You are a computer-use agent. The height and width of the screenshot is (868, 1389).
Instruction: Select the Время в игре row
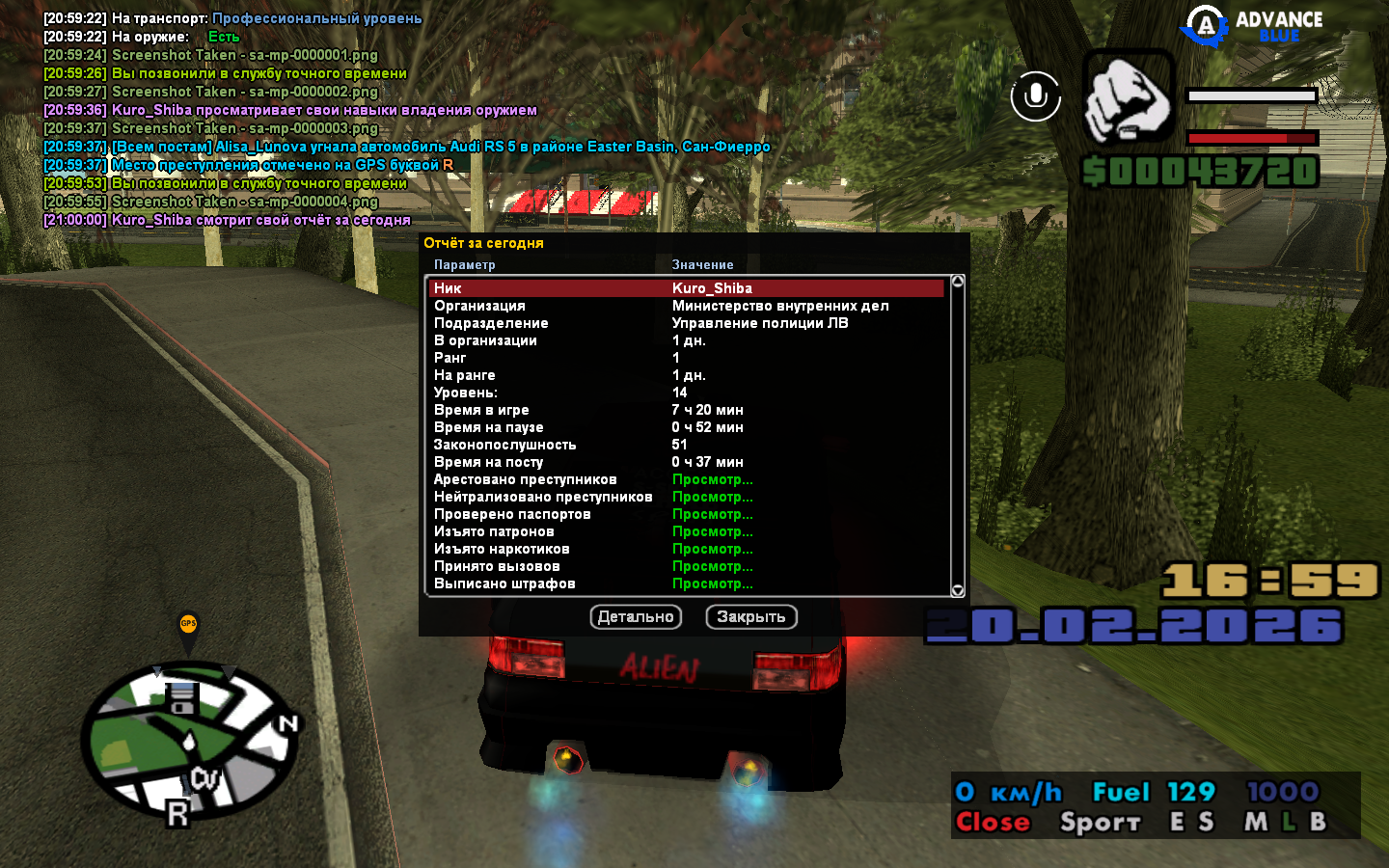686,410
